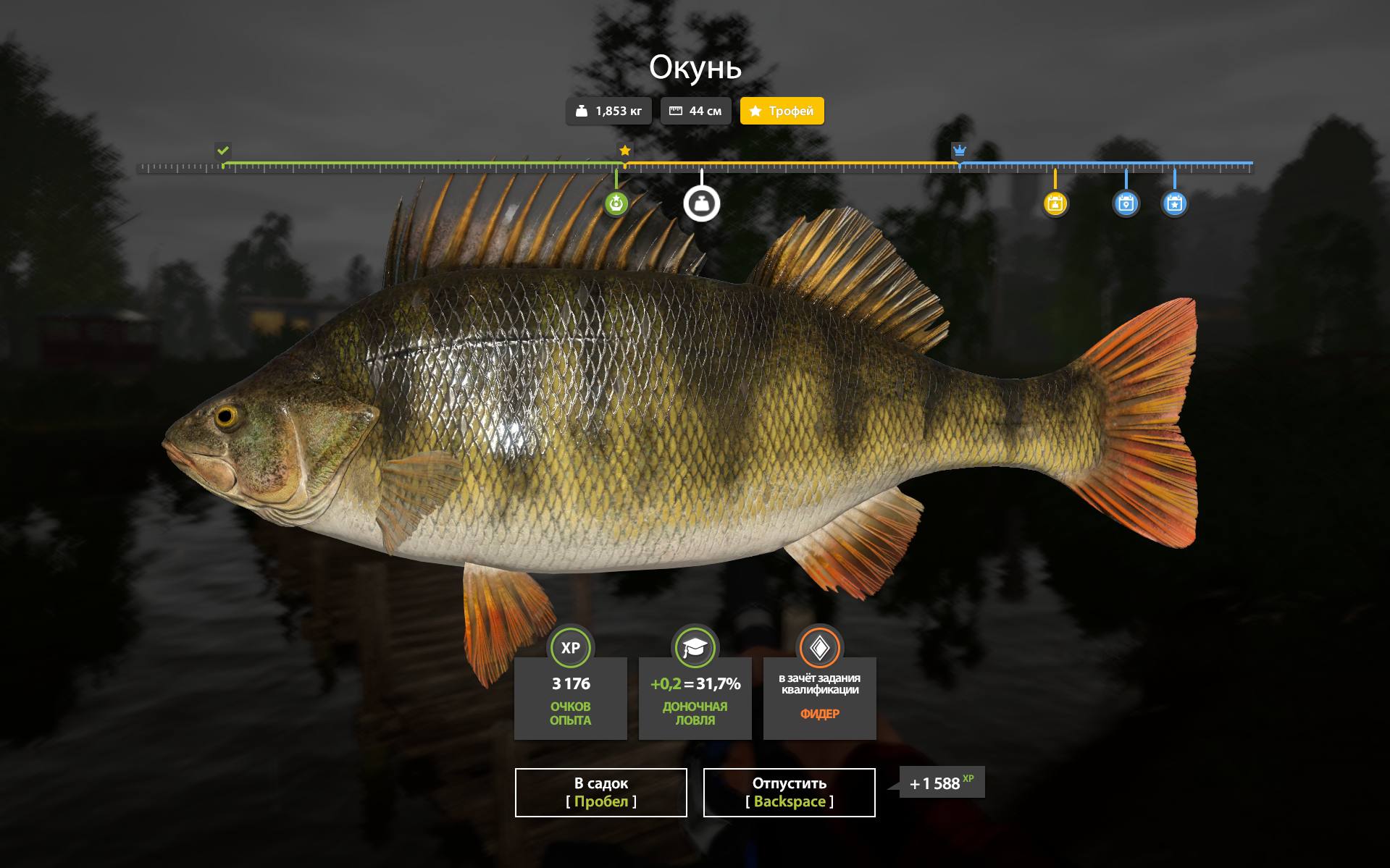Click the 1,853 кг weight badge
The width and height of the screenshot is (1390, 868).
608,111
